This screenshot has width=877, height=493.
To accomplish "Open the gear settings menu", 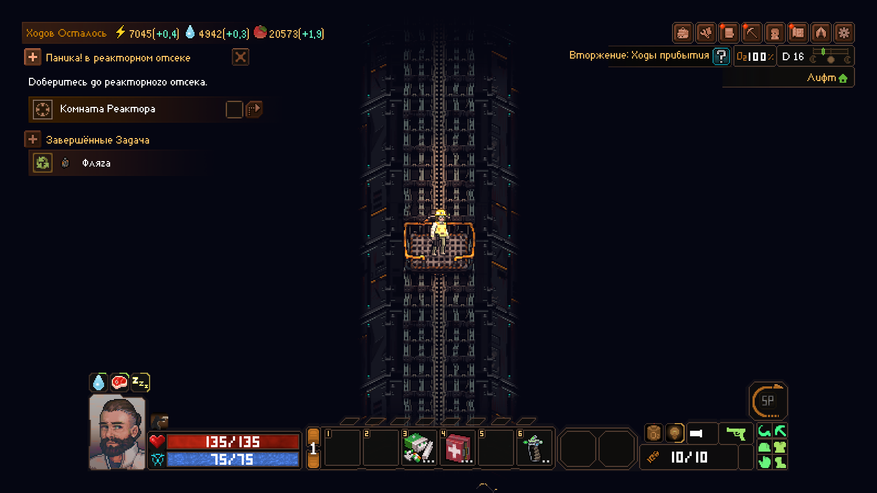I will coord(844,33).
